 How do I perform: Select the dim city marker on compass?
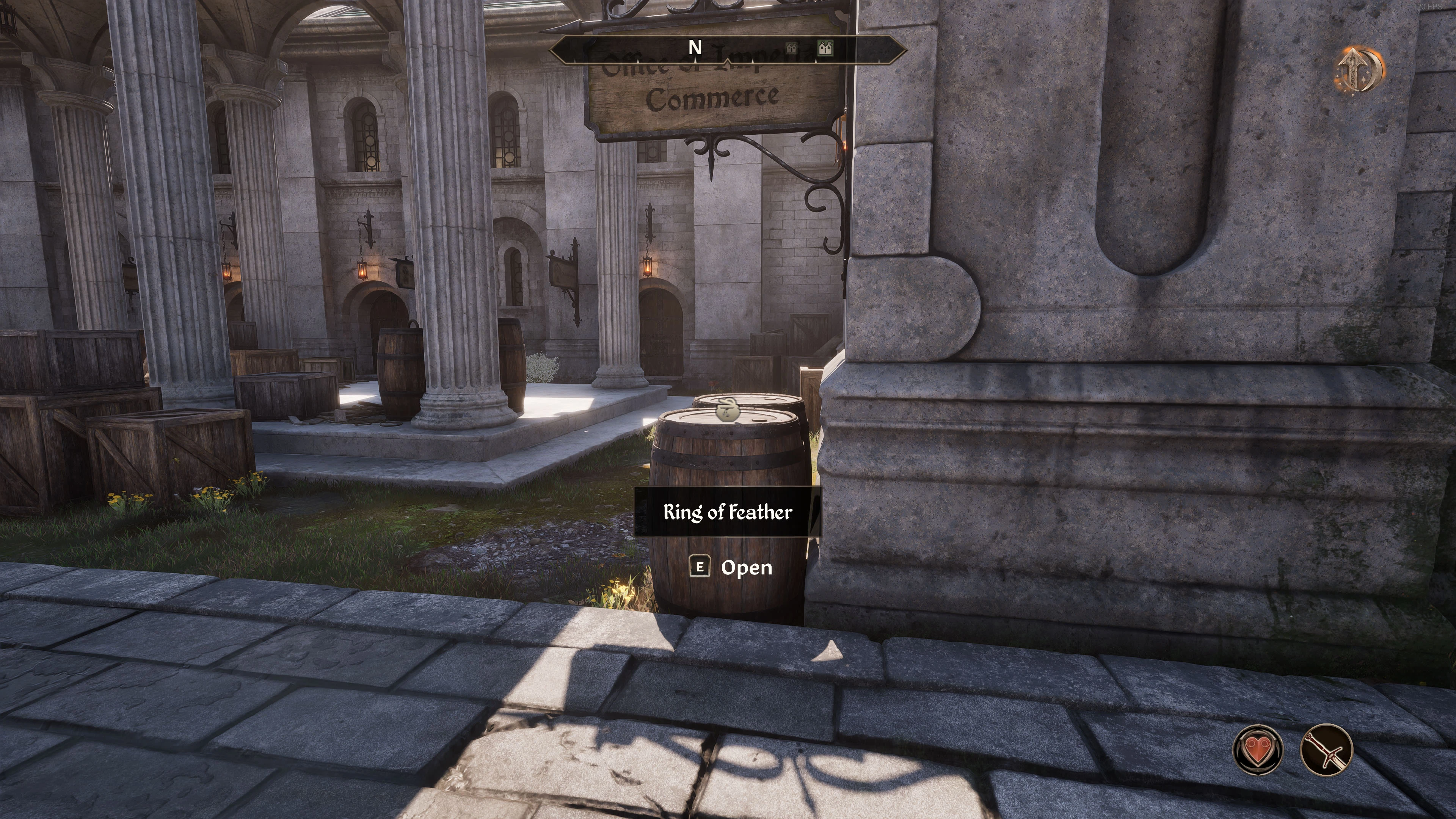click(x=791, y=49)
